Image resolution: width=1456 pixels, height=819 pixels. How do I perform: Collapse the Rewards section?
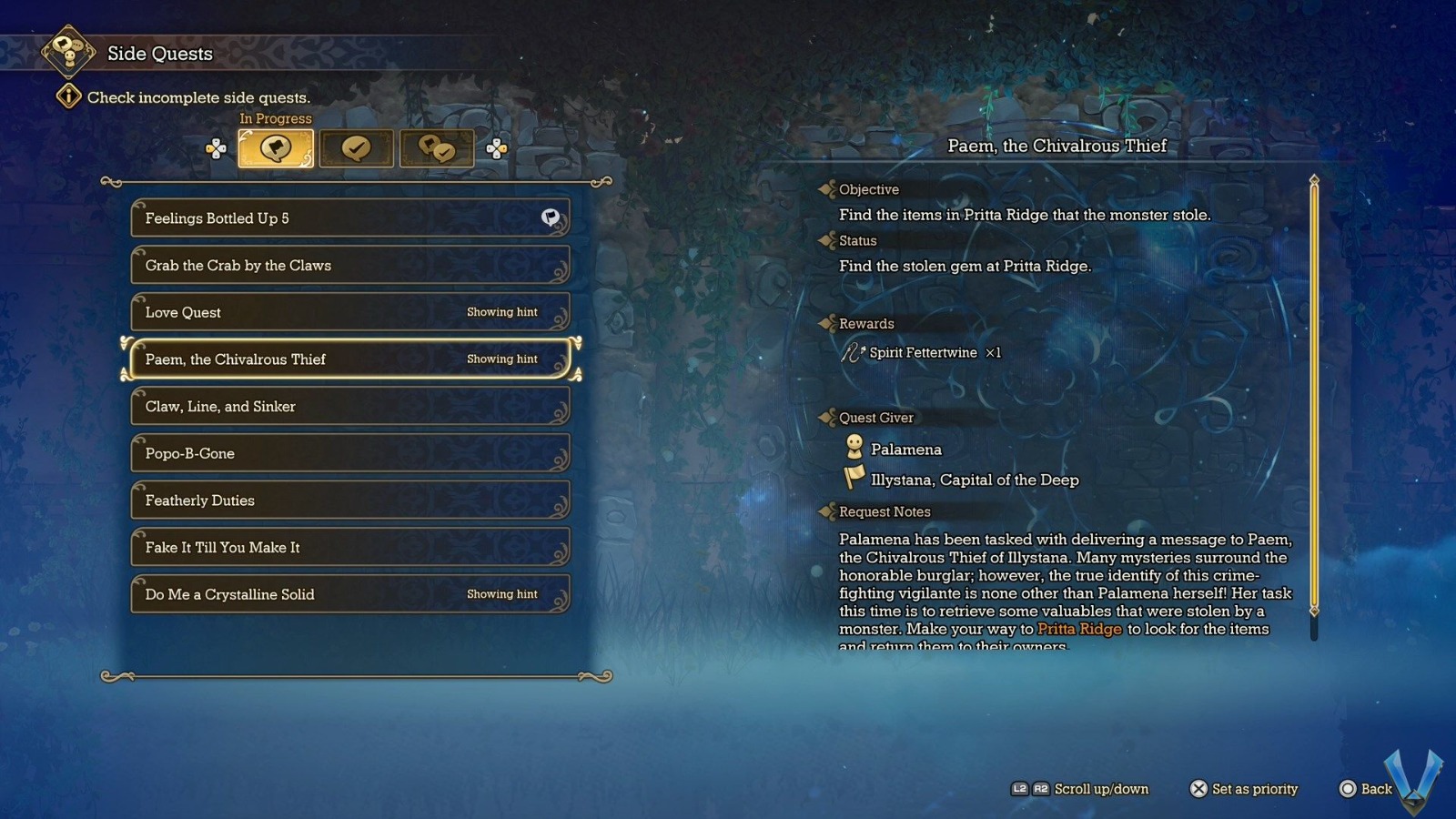pos(828,323)
